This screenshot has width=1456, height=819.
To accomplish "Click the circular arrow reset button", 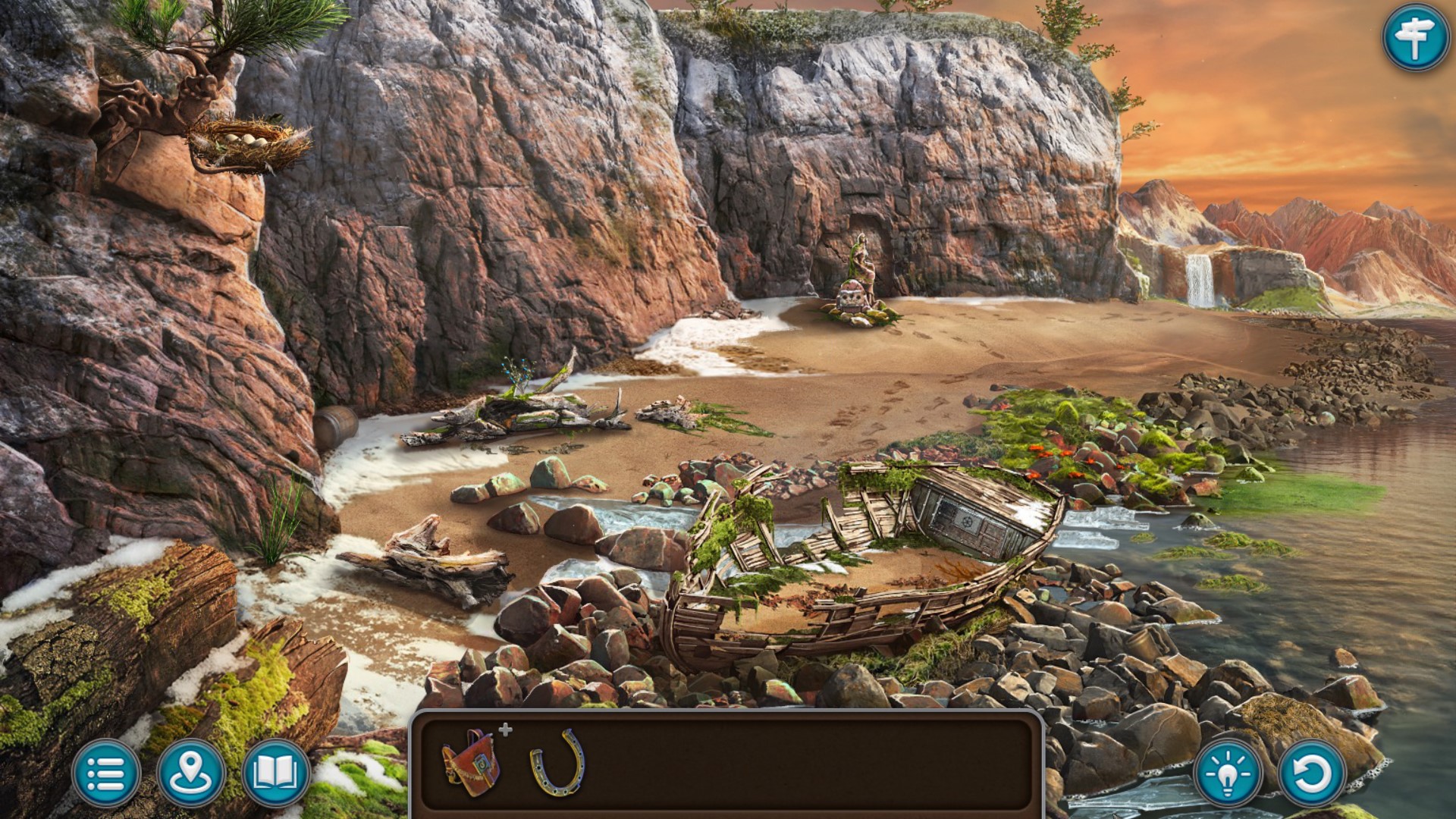I will pos(1313,773).
